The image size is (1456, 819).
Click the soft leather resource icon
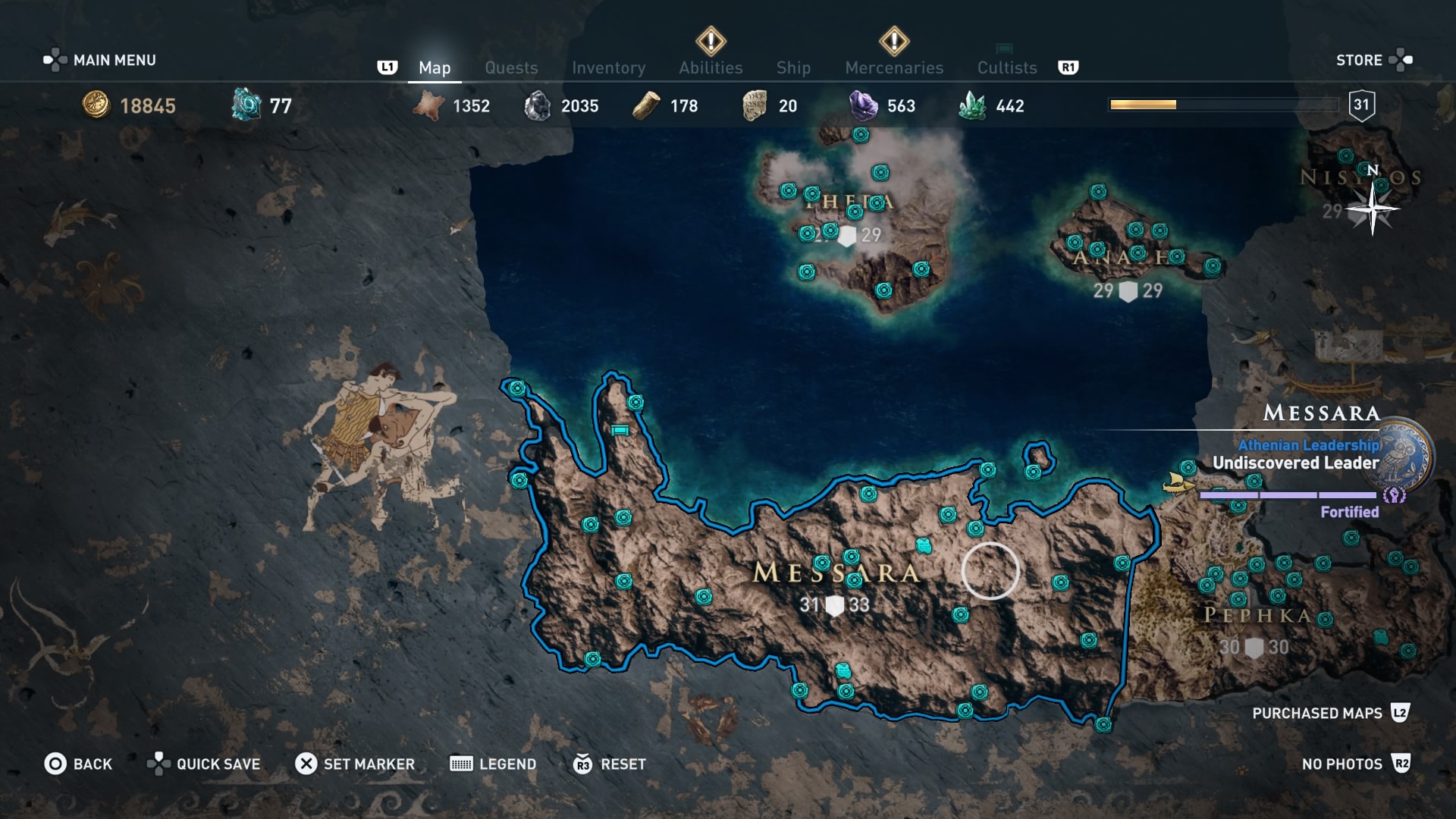428,105
